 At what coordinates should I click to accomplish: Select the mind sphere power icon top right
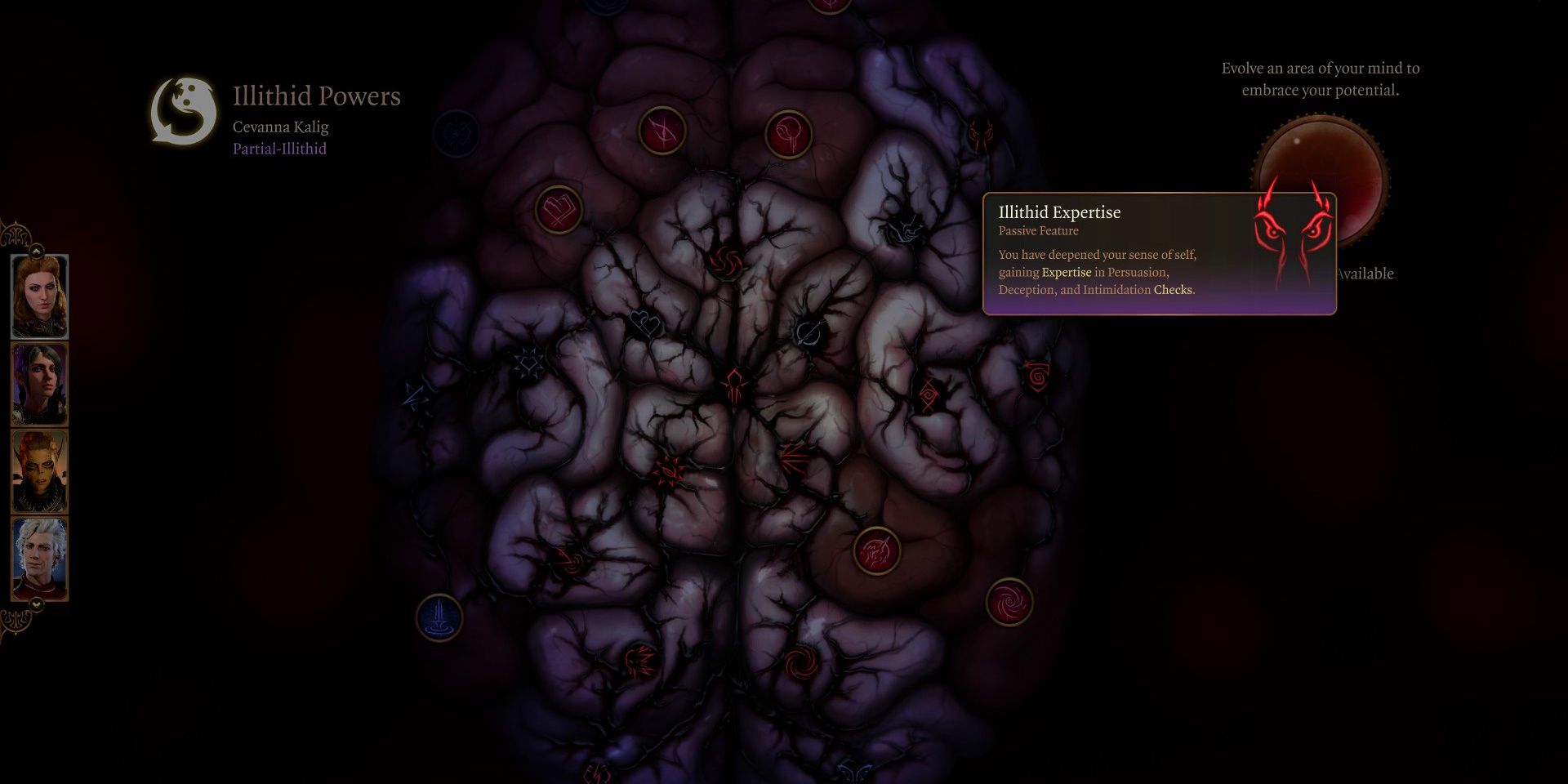tap(786, 132)
